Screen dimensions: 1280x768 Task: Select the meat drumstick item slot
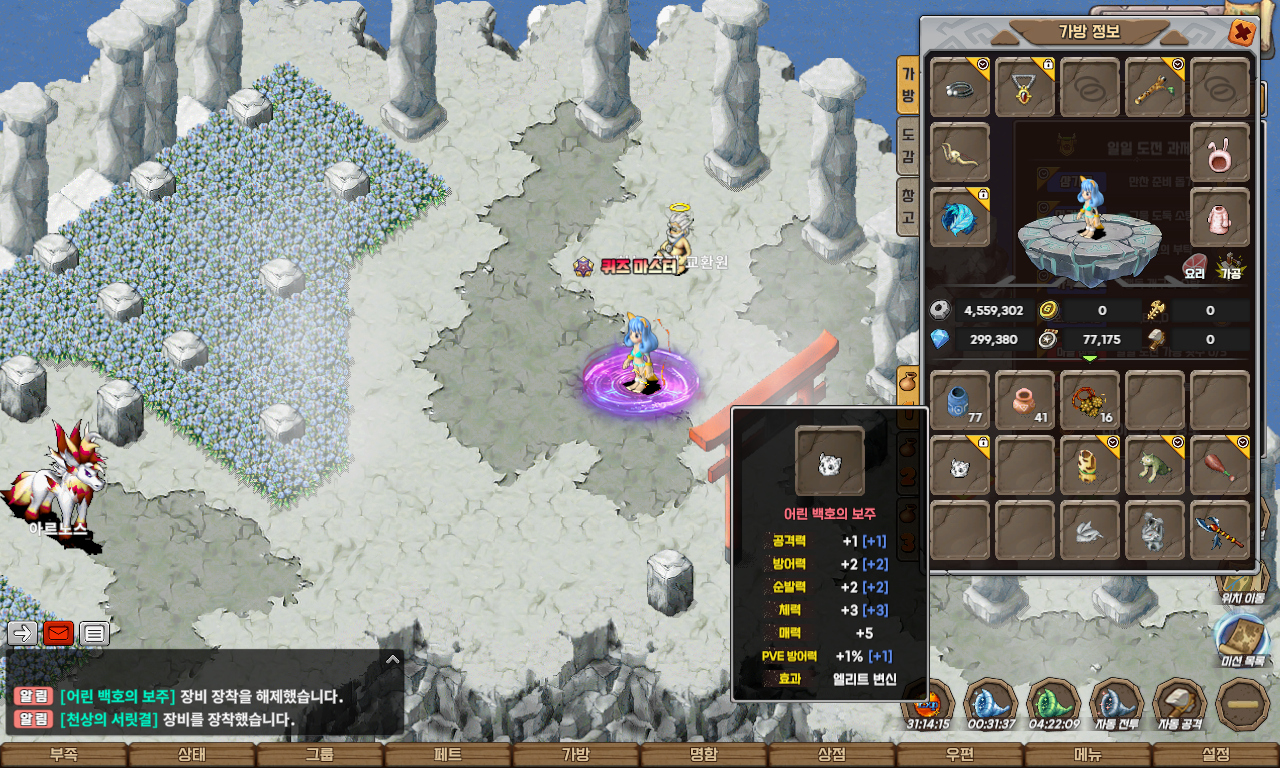(x=1220, y=465)
